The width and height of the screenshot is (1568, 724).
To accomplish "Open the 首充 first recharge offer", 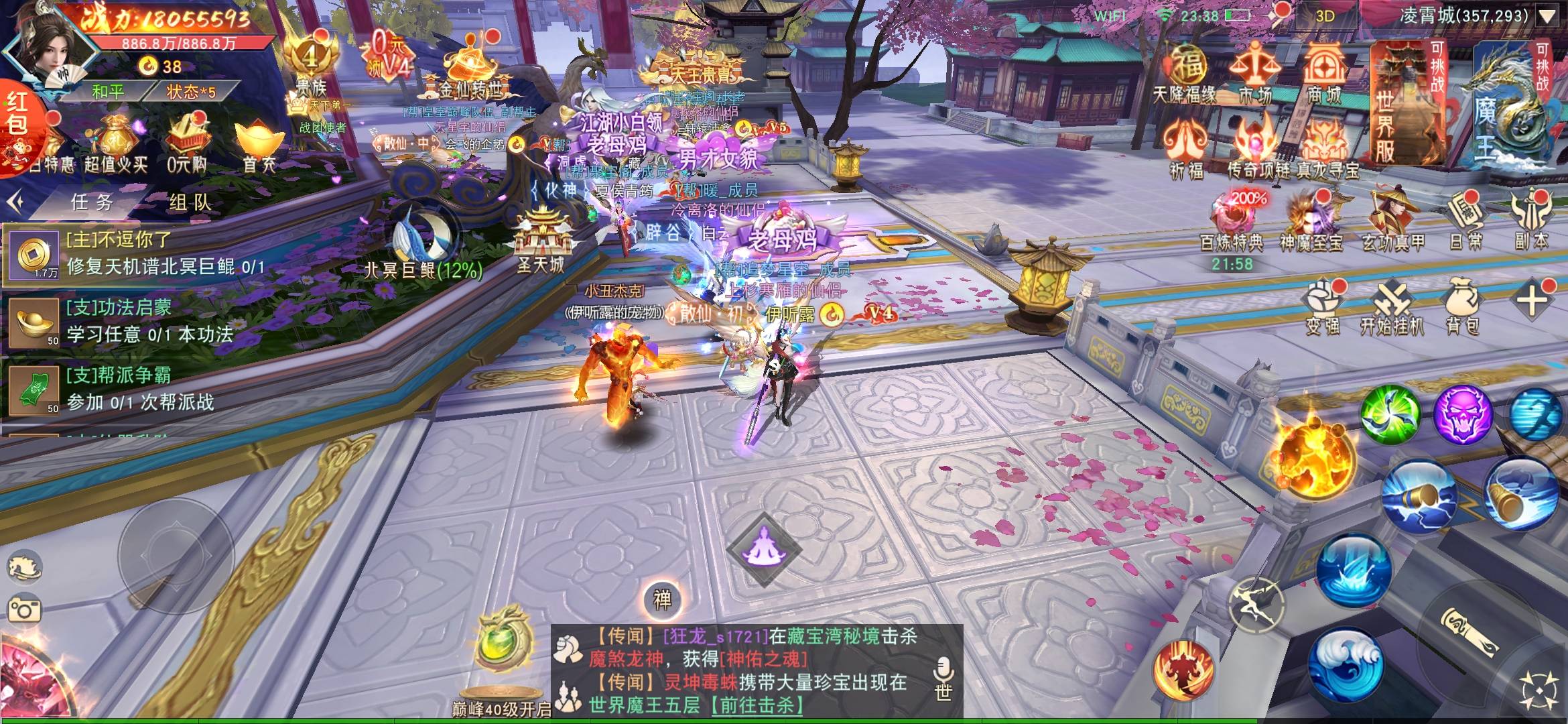I will click(258, 144).
